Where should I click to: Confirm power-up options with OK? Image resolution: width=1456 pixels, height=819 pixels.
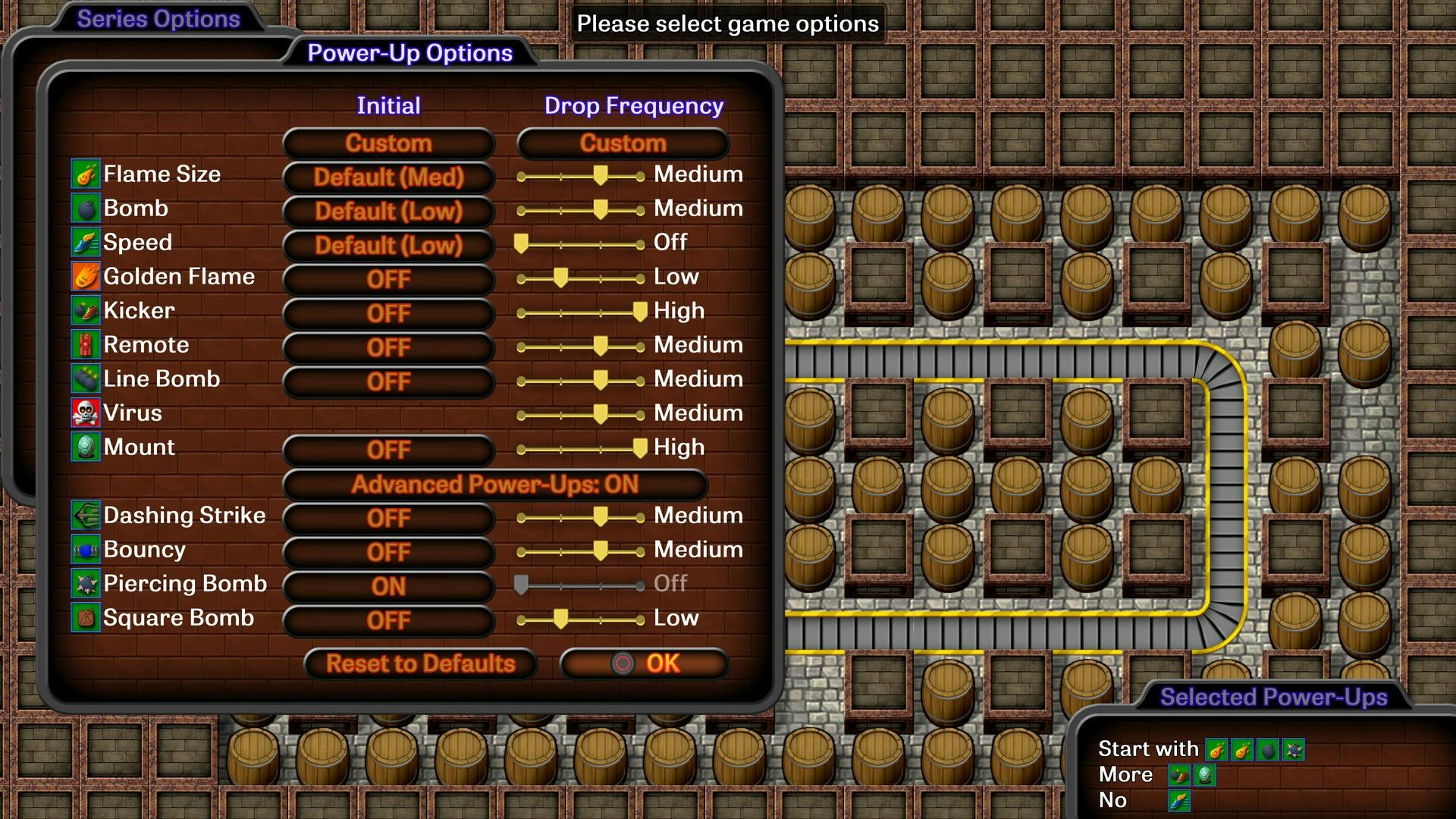click(645, 664)
